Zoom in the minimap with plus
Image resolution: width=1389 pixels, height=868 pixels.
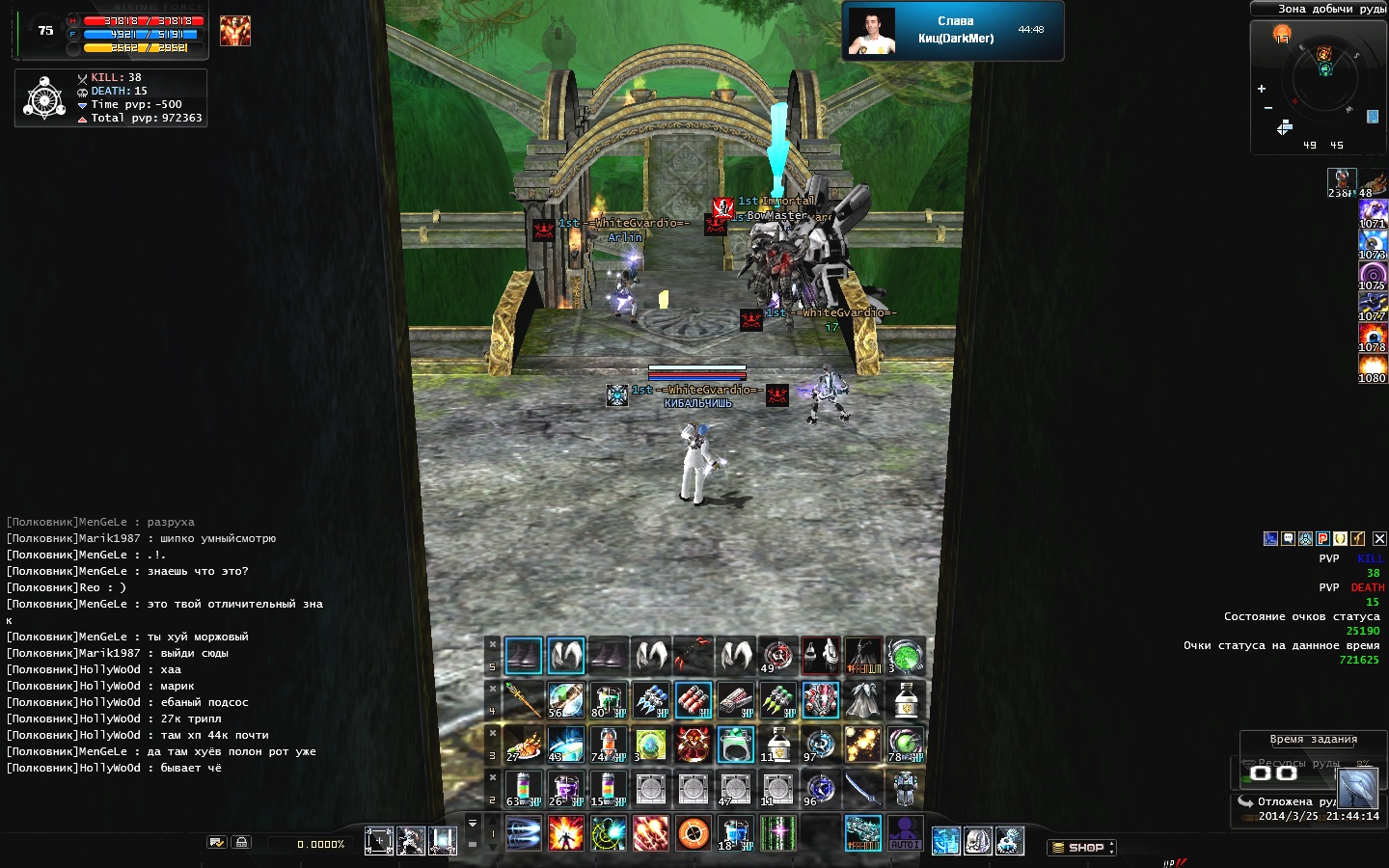(x=1262, y=89)
